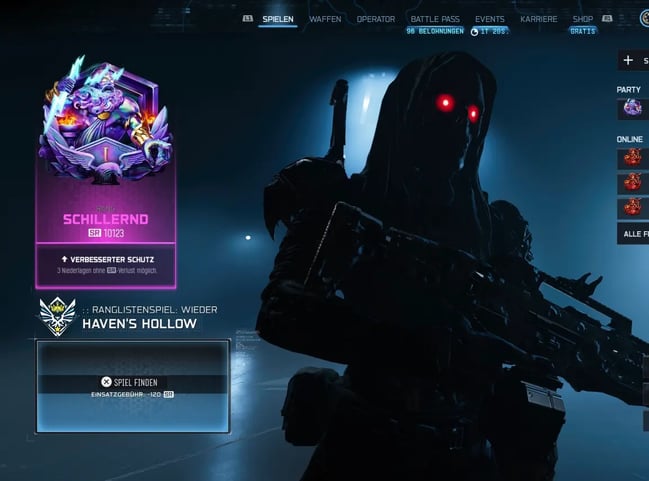Open the Alle Freunde list button

pyautogui.click(x=633, y=233)
